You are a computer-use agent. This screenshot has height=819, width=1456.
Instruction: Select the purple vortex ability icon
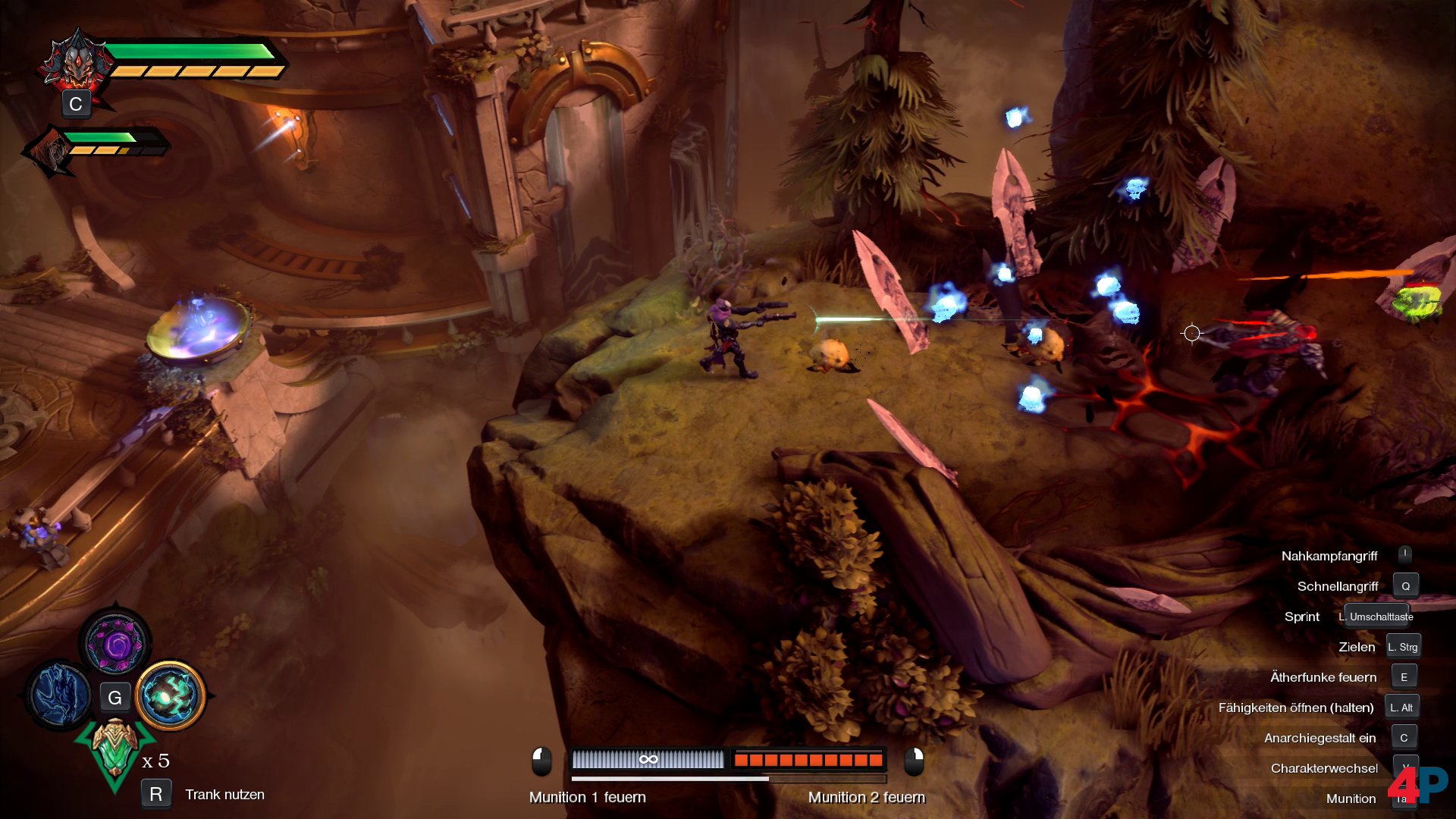pyautogui.click(x=115, y=644)
